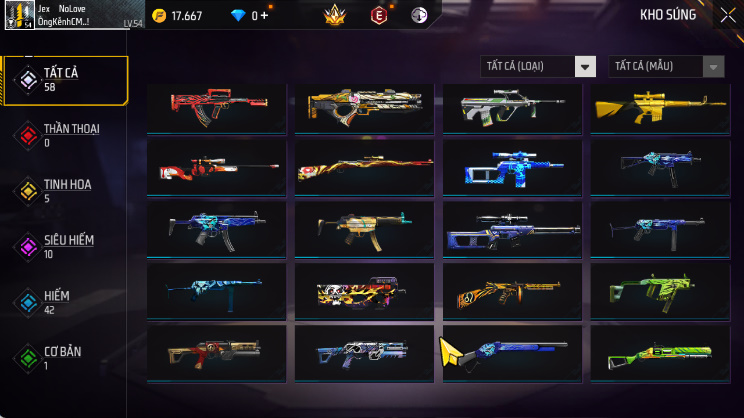Open the TINH HOA rarity tab
This screenshot has width=744, height=418.
[x=65, y=191]
